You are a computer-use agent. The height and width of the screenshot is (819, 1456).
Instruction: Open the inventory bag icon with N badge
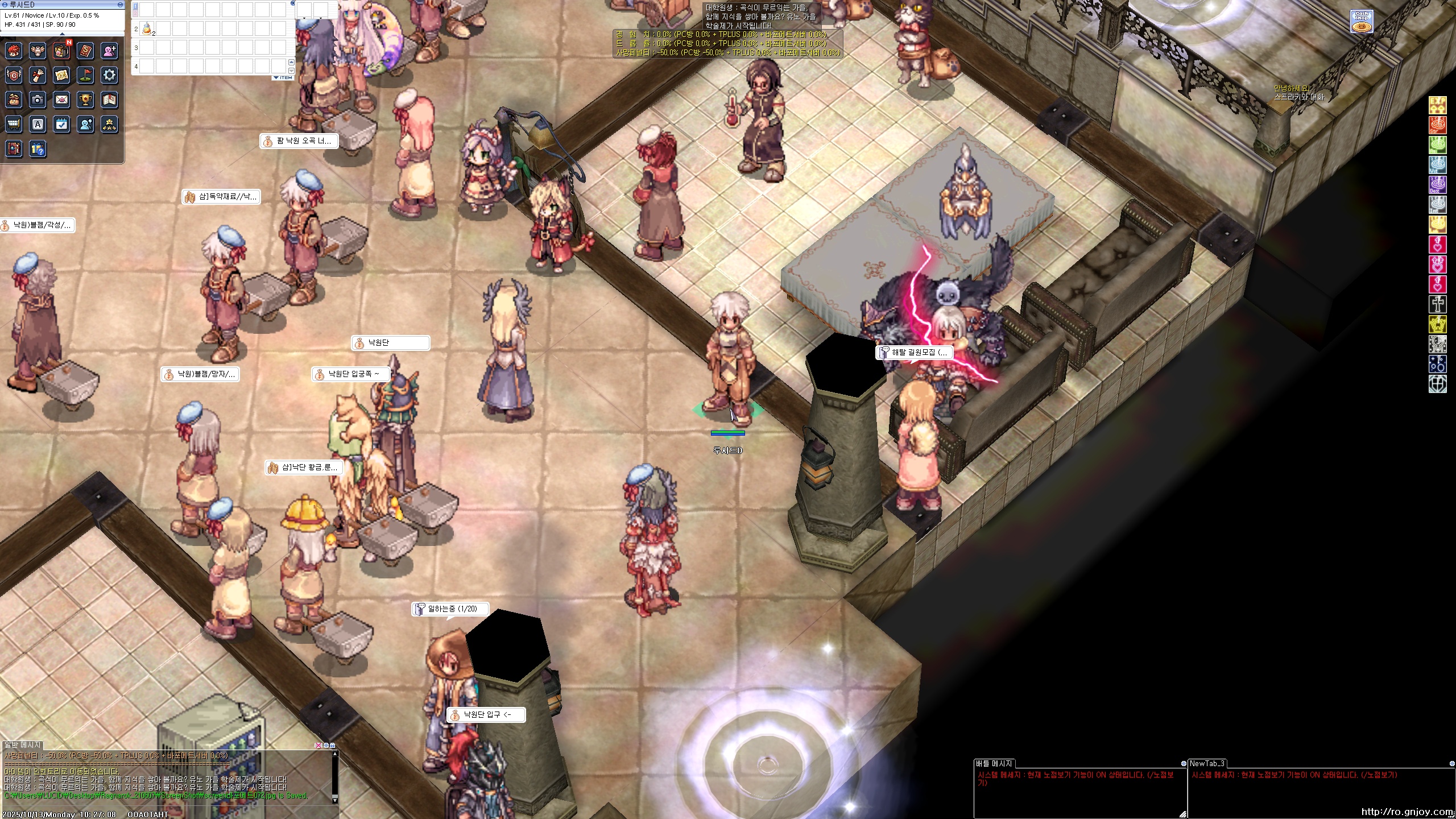61,51
